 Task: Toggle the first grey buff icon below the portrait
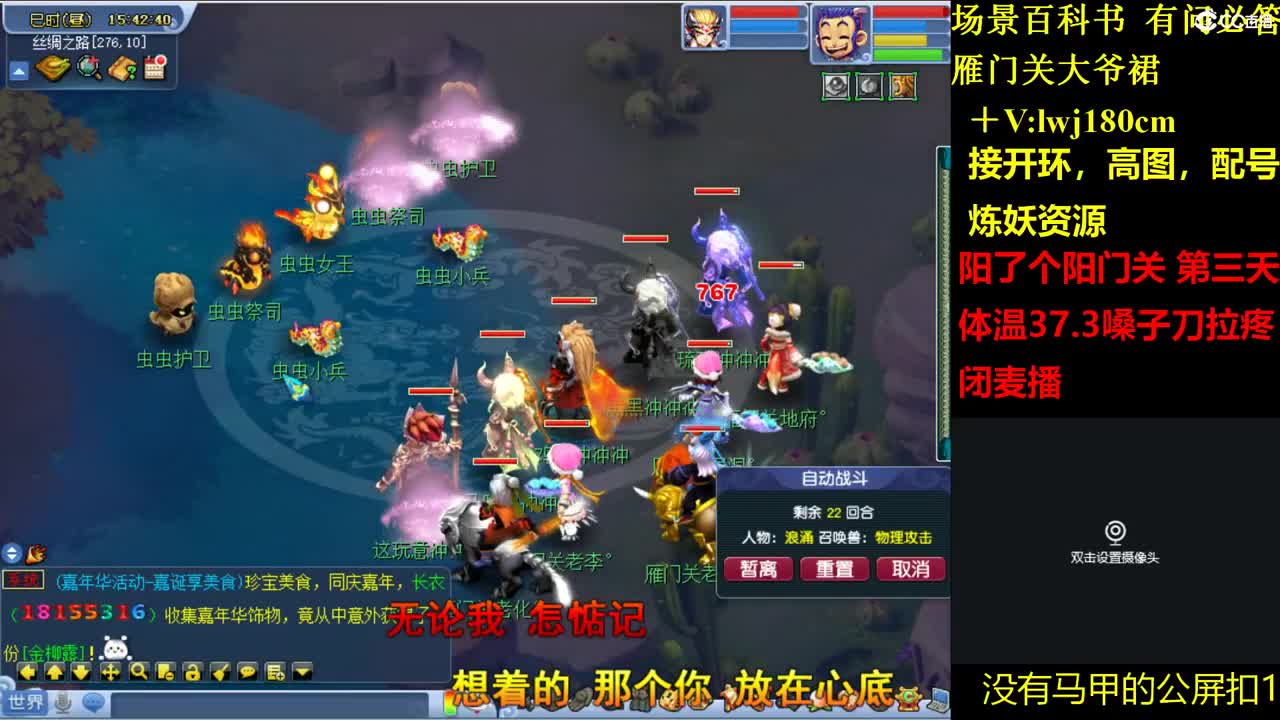(x=835, y=86)
